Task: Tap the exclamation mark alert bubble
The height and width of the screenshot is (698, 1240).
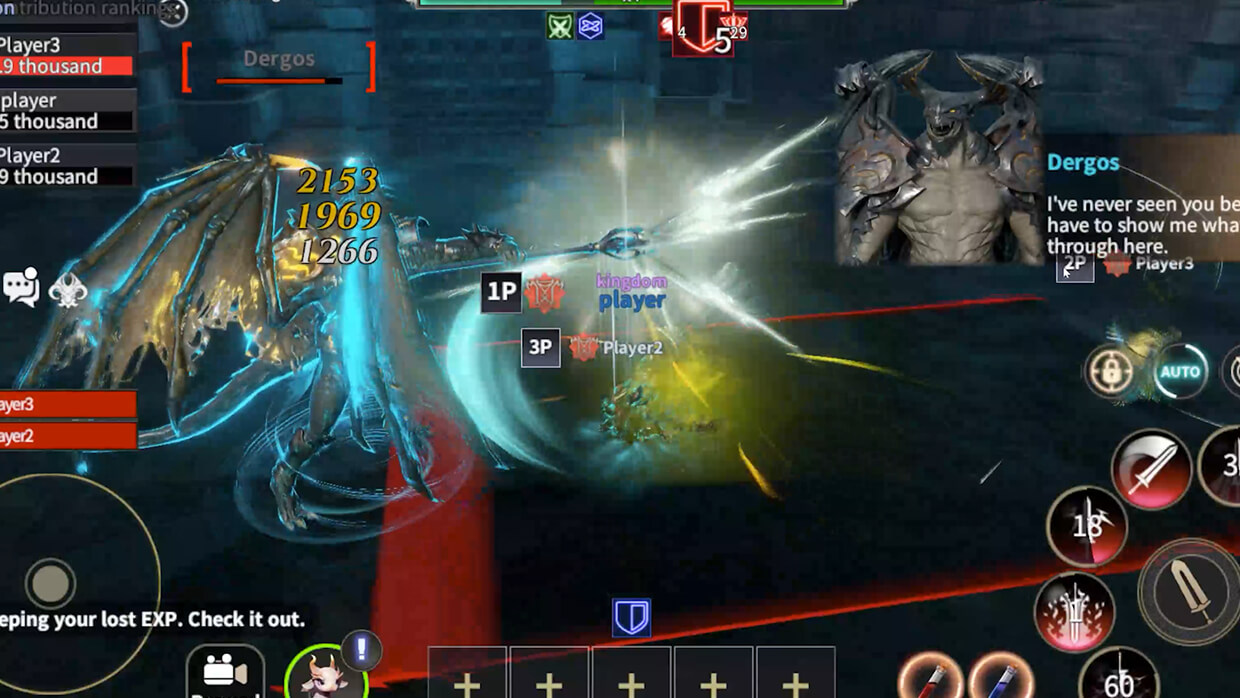Action: pos(361,651)
